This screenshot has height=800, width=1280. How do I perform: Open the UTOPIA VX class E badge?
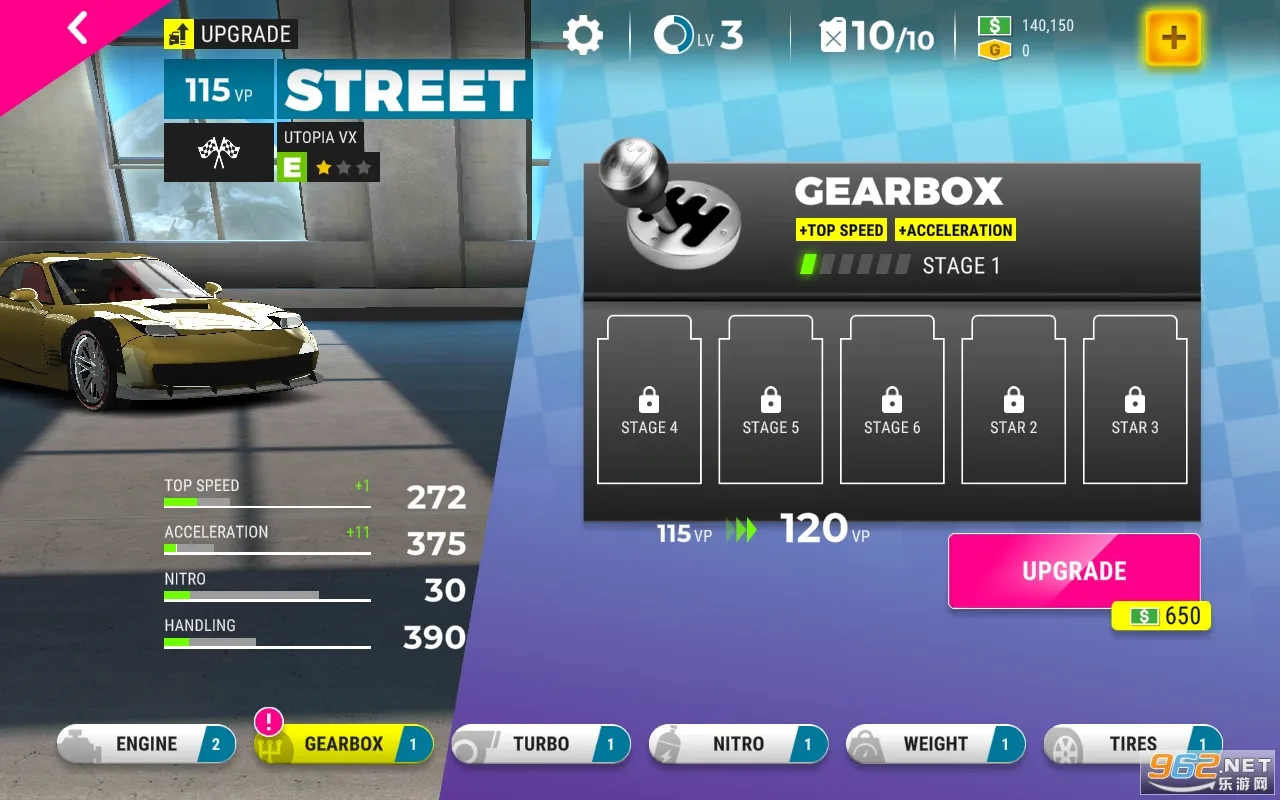[x=290, y=166]
